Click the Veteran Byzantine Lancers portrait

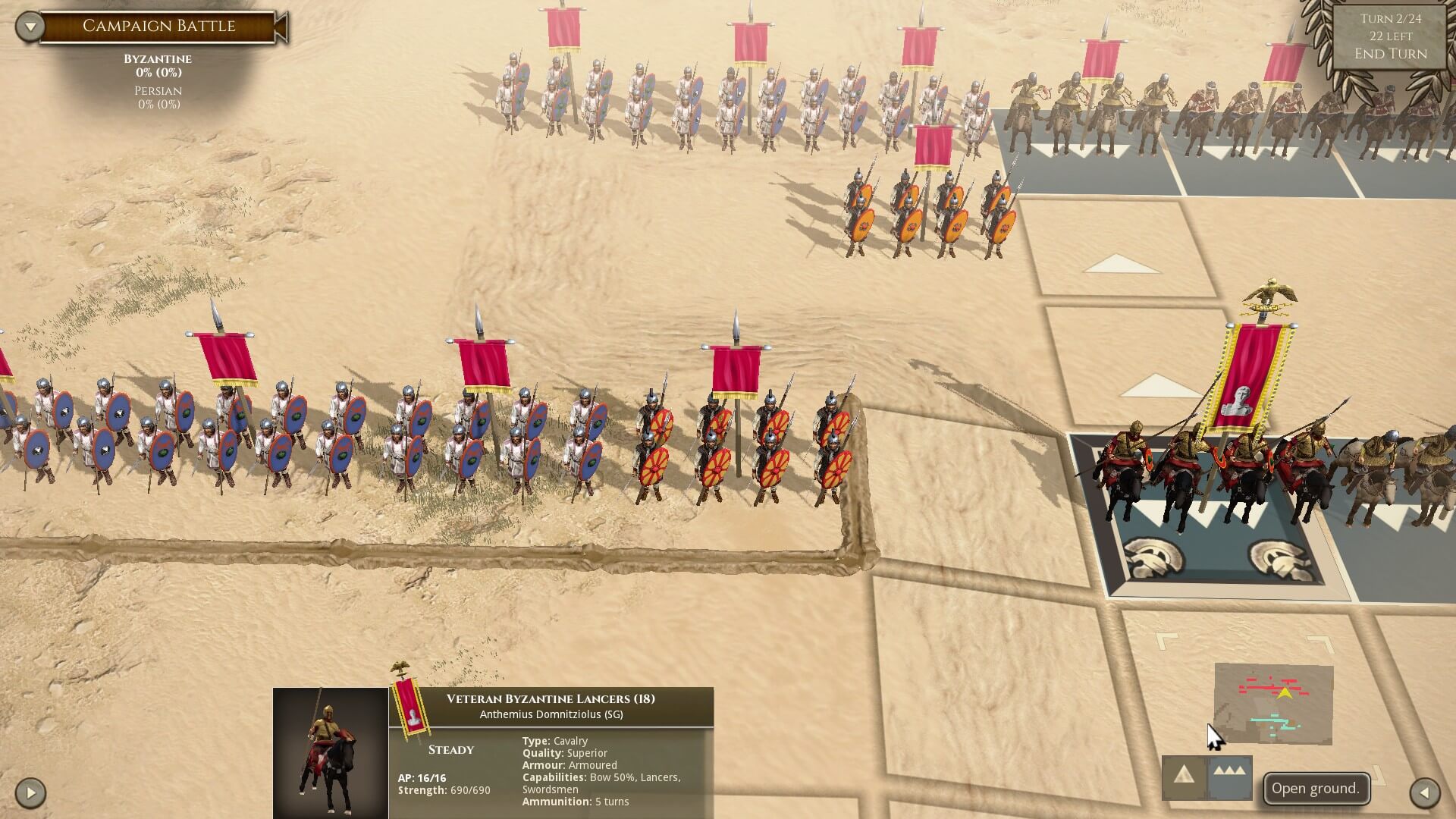coord(331,752)
